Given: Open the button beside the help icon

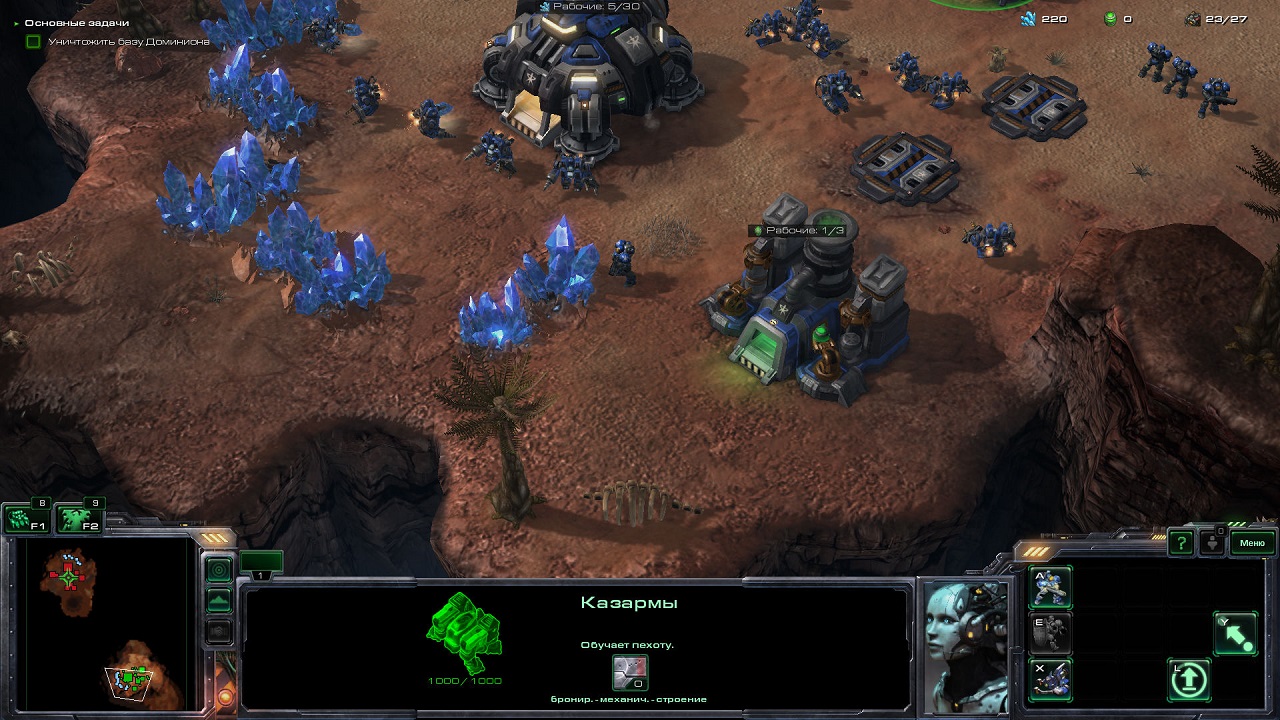Looking at the screenshot, I should click(1213, 543).
